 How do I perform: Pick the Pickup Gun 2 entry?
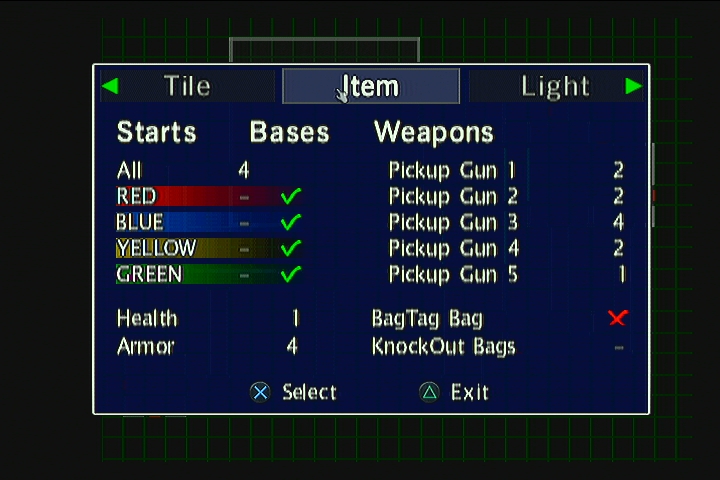pos(452,196)
